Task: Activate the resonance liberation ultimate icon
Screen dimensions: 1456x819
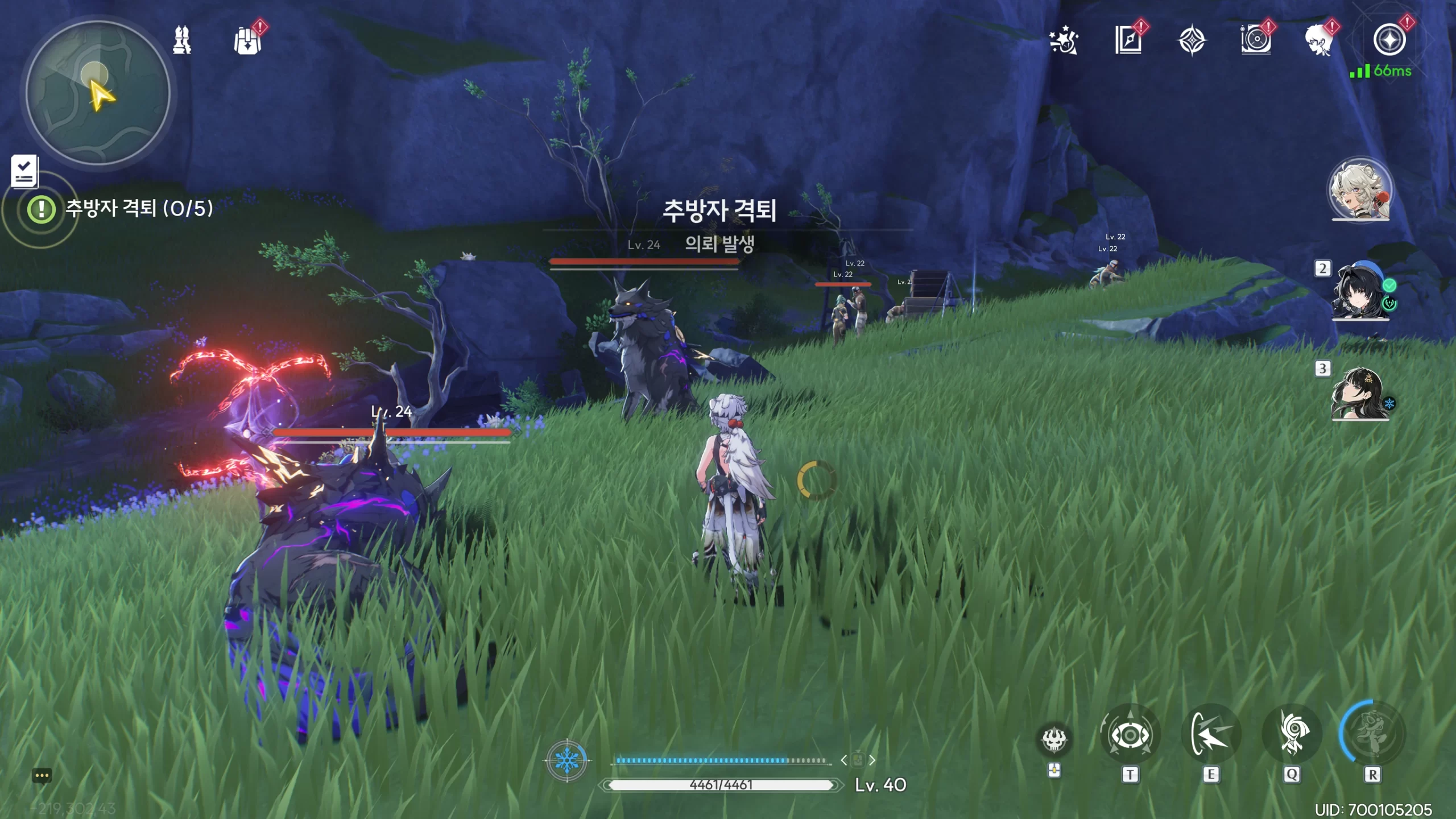Action: pyautogui.click(x=1372, y=734)
